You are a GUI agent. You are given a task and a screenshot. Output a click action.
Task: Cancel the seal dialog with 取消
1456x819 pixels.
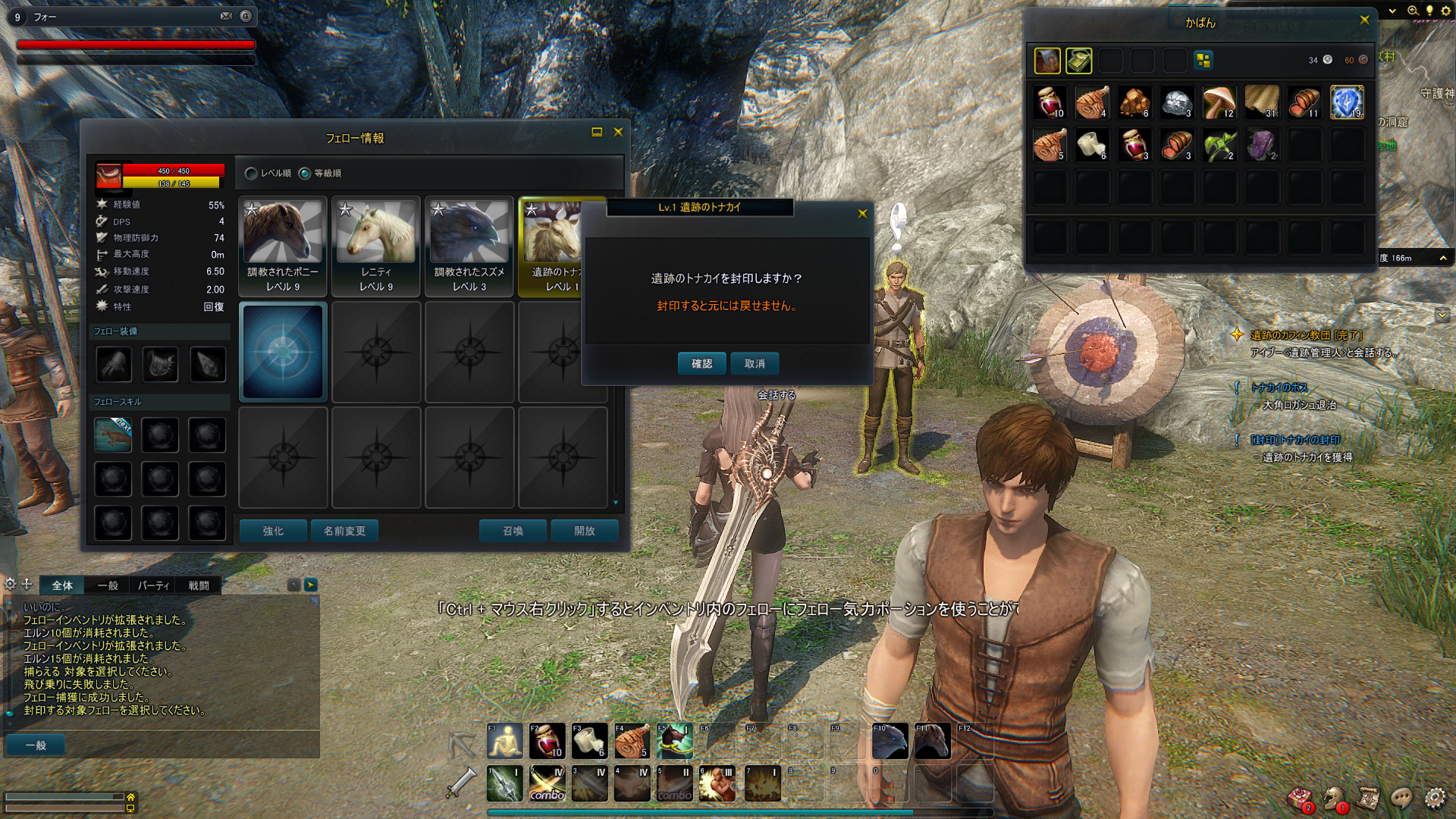(755, 363)
